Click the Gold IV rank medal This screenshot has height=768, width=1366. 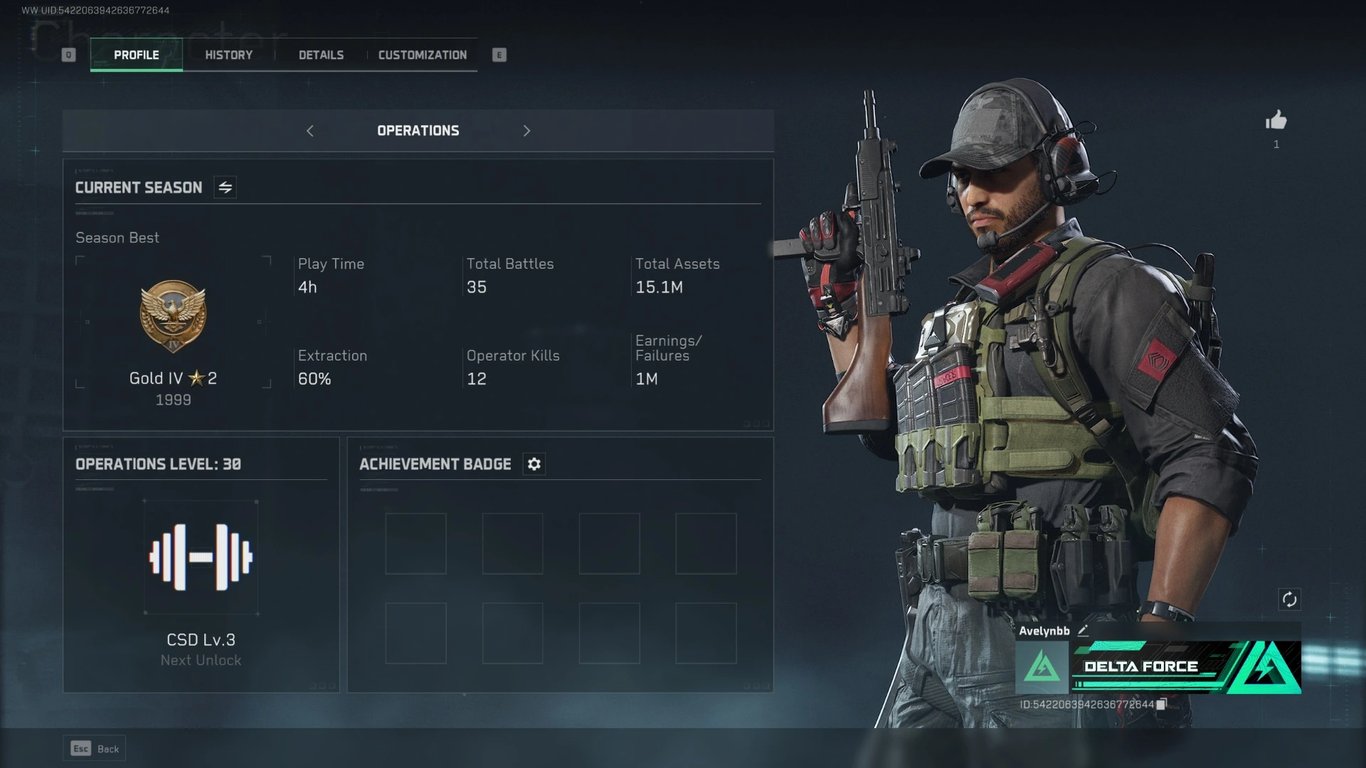(173, 316)
